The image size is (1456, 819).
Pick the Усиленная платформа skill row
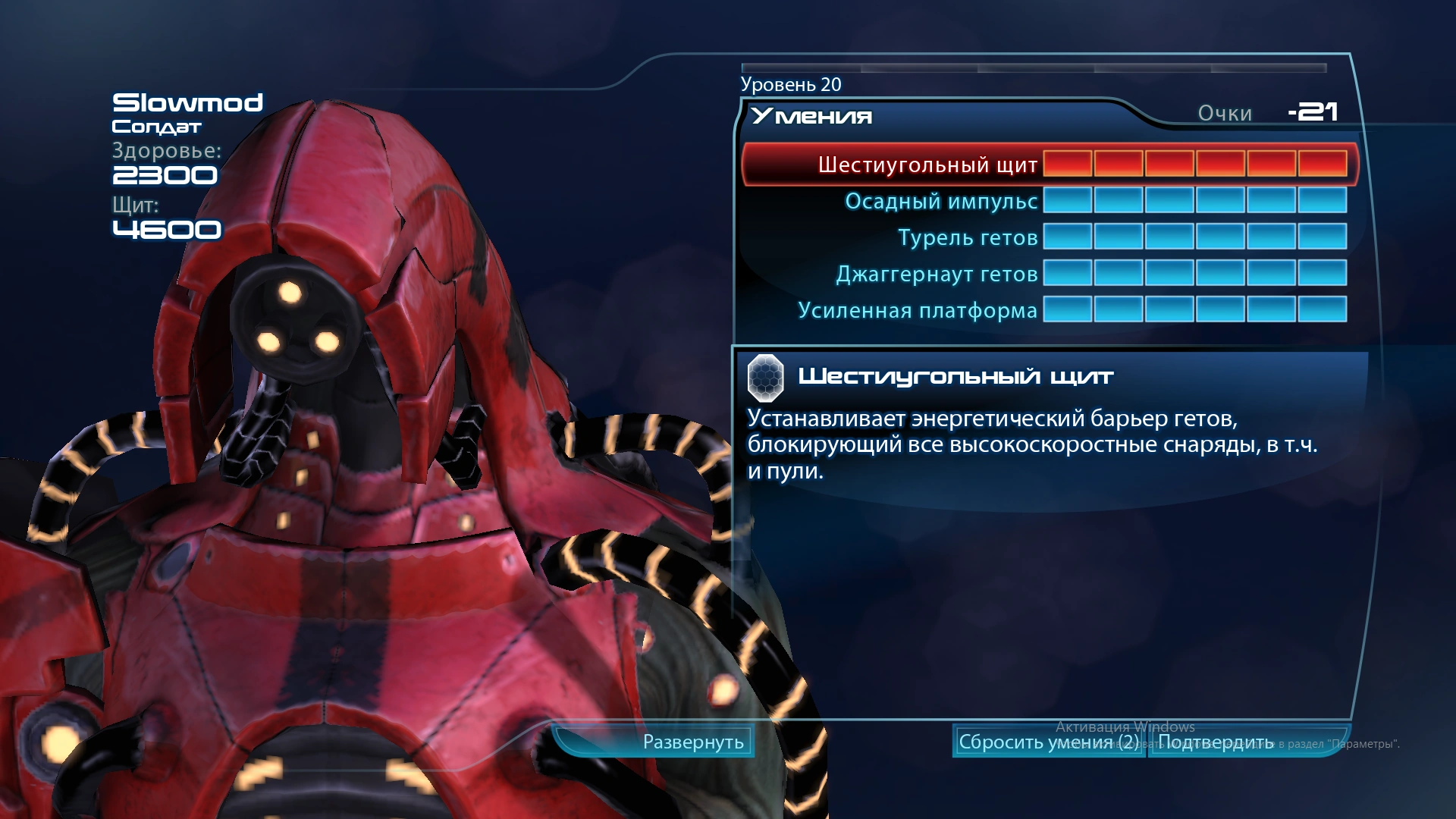(918, 310)
